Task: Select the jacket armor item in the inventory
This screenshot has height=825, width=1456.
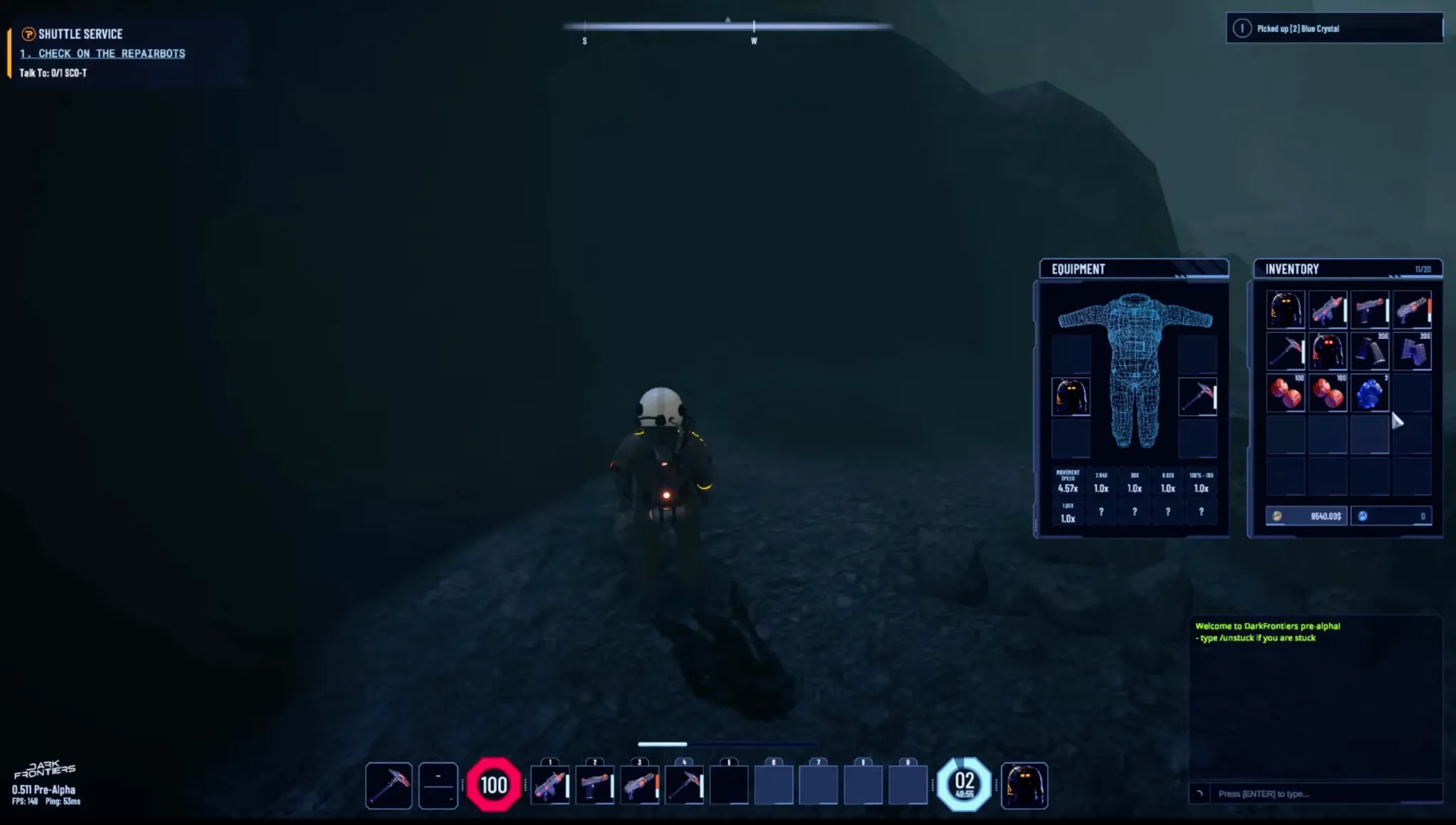Action: click(x=1287, y=308)
